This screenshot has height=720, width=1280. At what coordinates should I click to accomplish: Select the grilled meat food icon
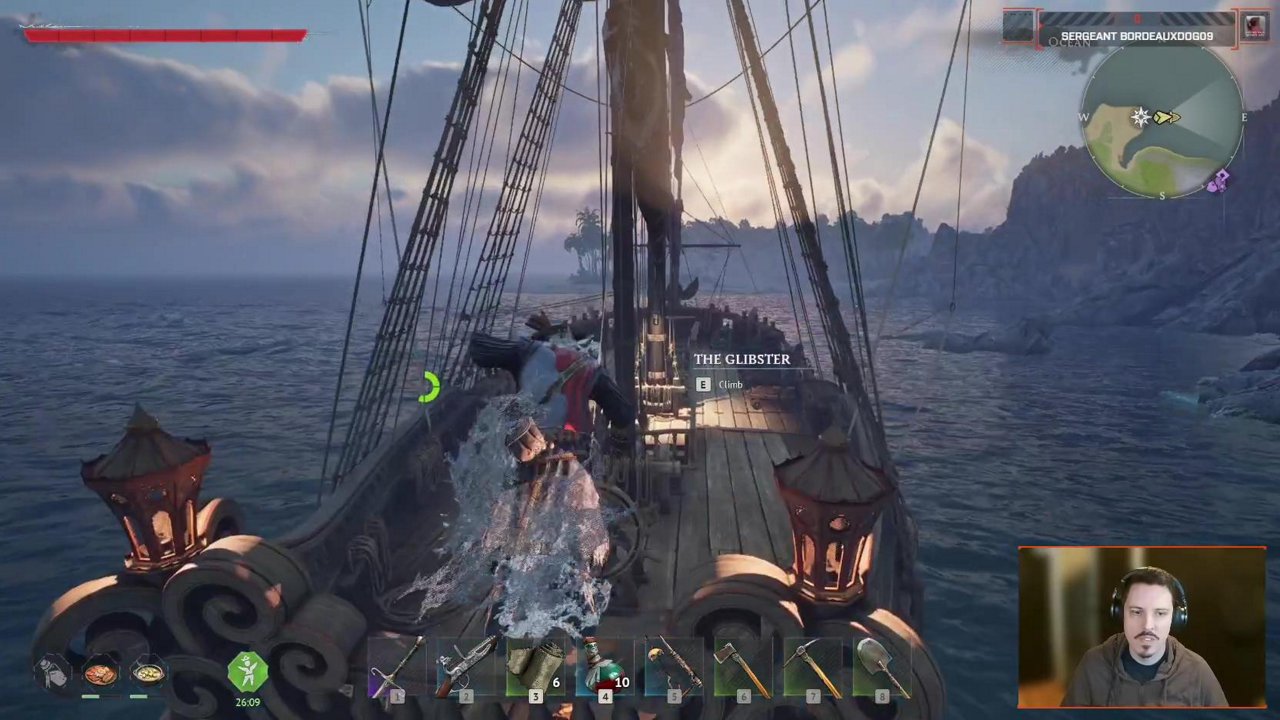100,673
